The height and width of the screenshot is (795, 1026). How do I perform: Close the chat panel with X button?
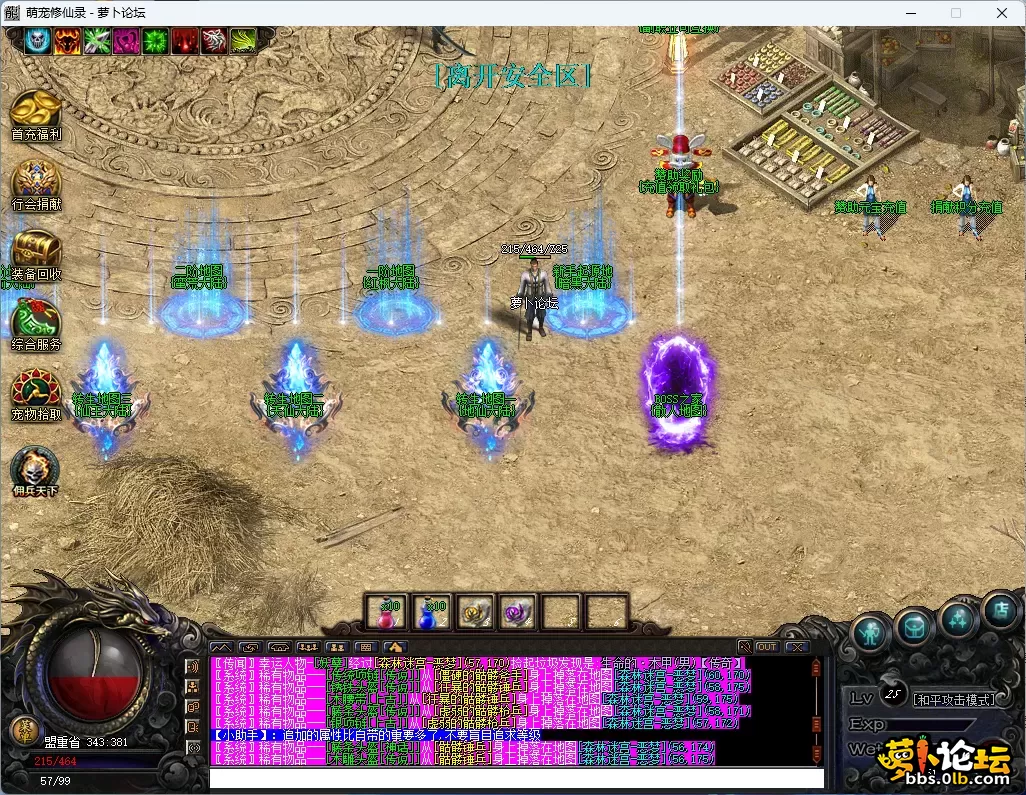click(797, 647)
